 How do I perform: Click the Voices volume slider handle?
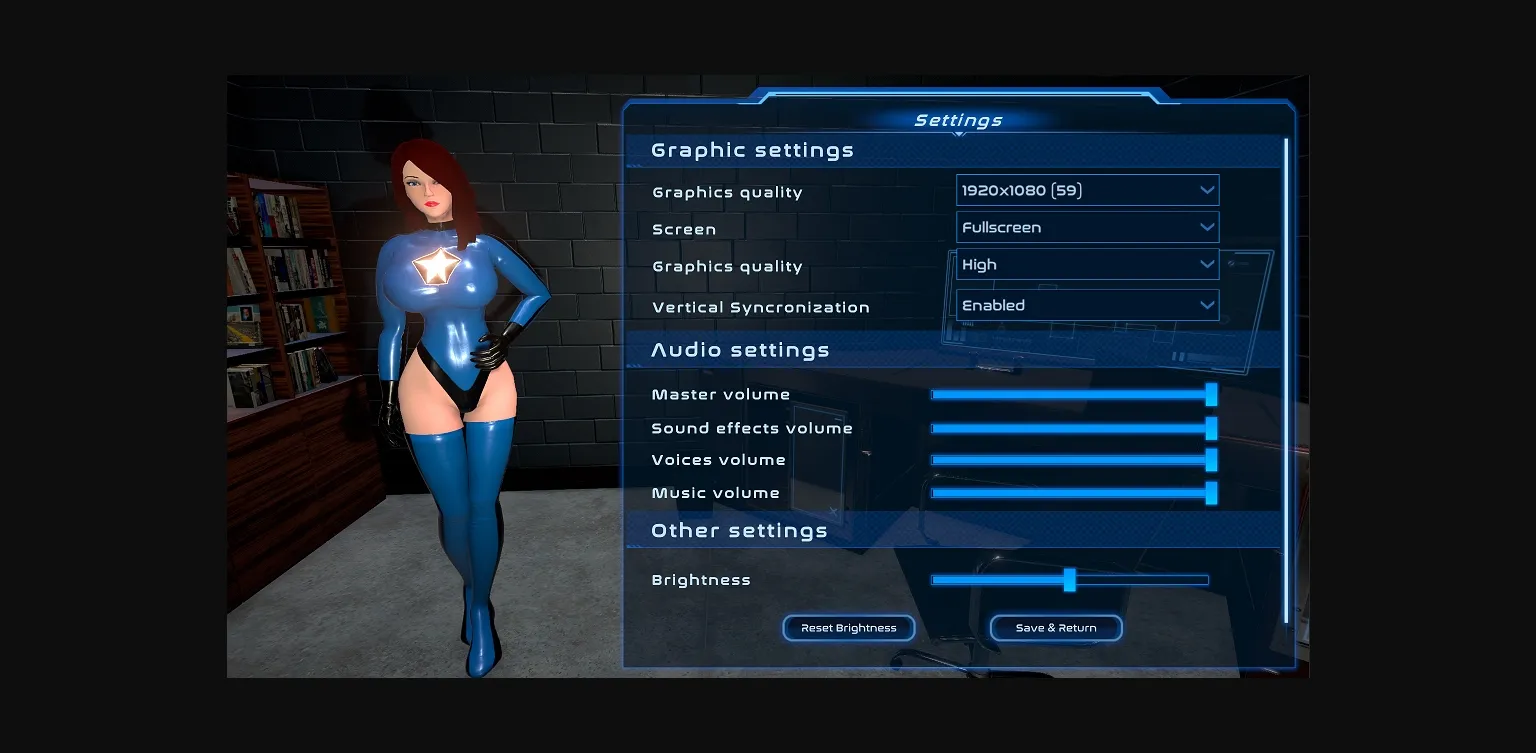tap(1212, 460)
